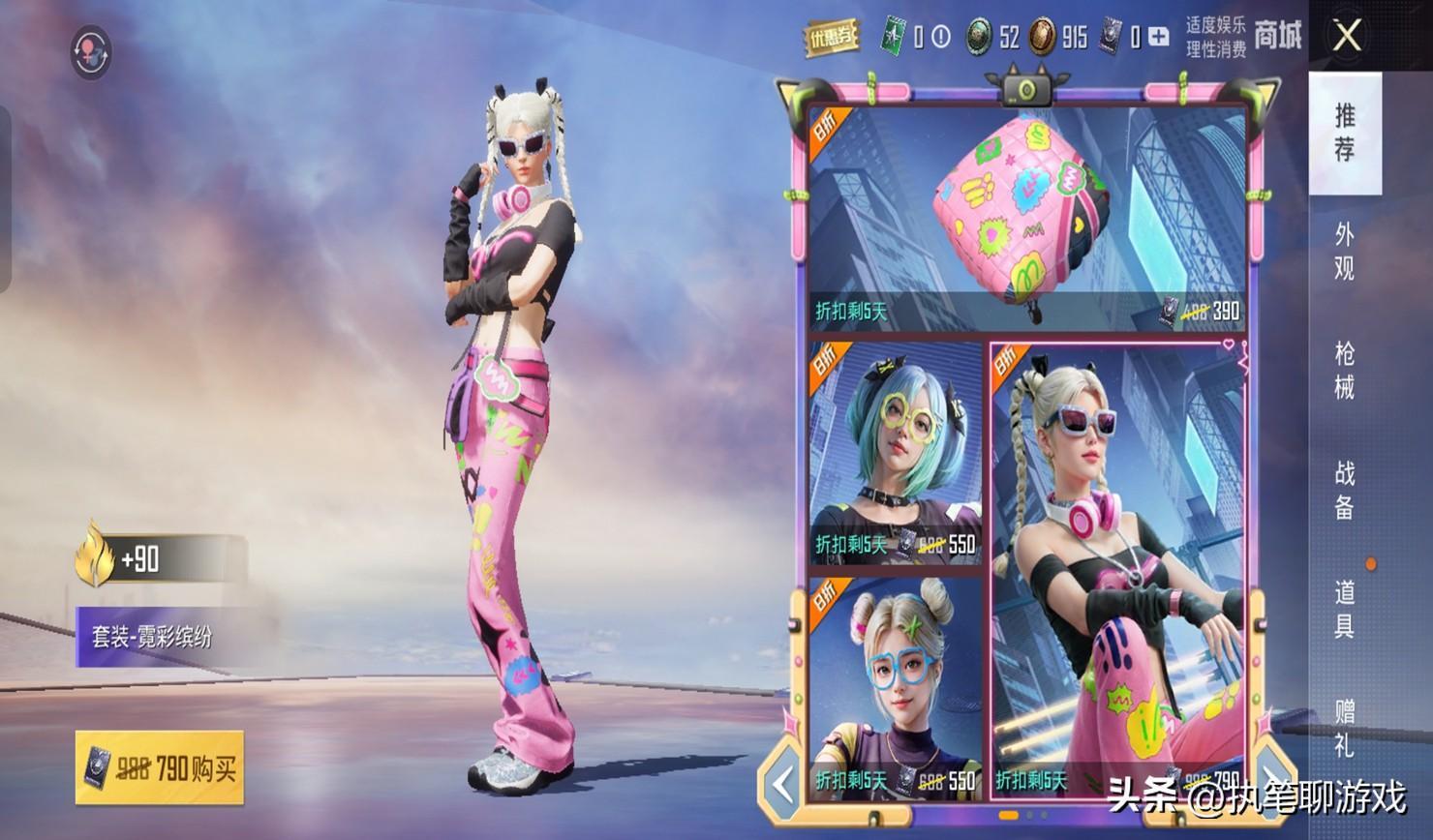1433x840 pixels.
Task: Pick the braided blonde outfit card
Action: 1116,569
